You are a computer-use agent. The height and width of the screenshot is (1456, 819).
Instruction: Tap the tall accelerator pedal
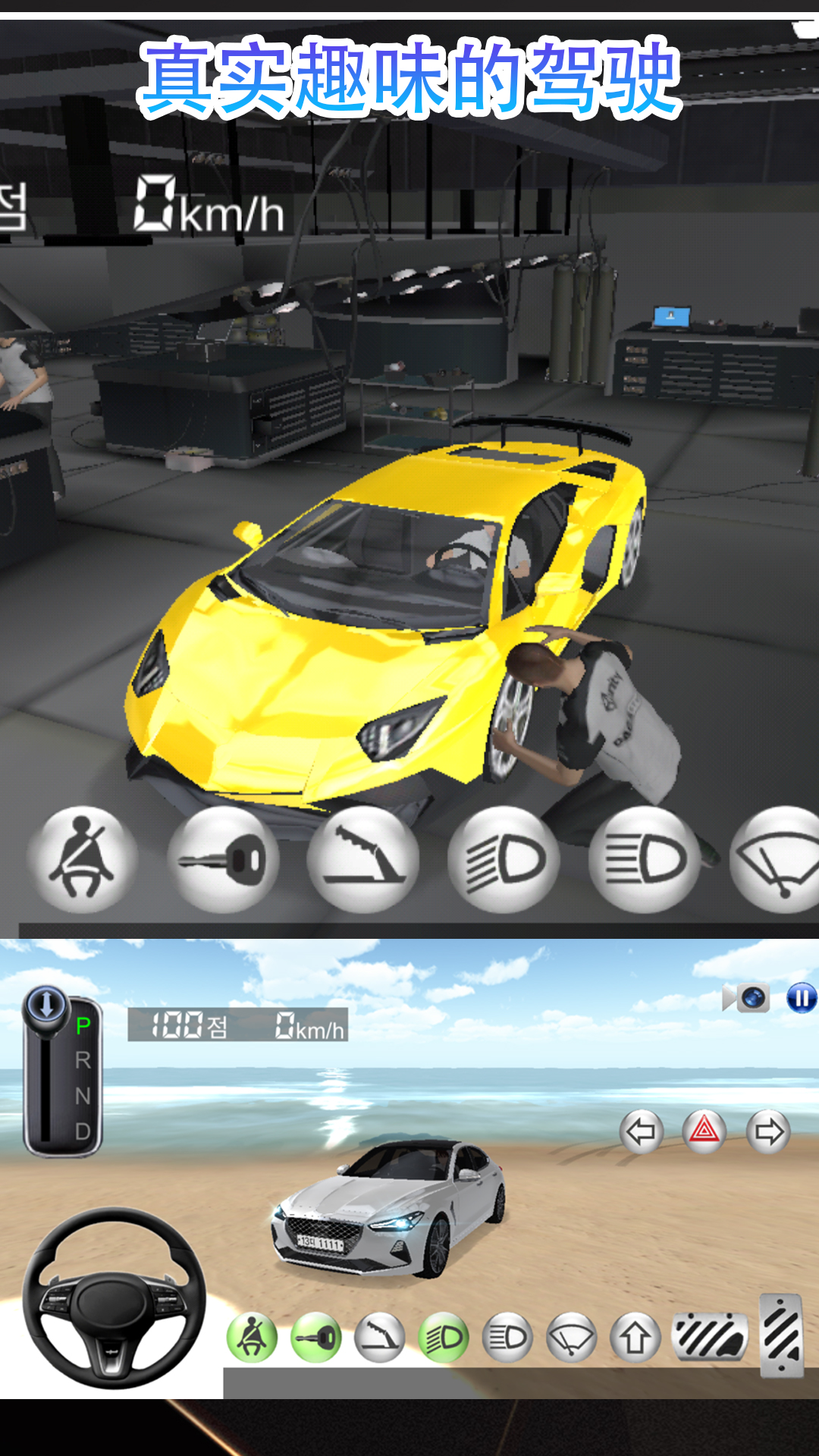pyautogui.click(x=781, y=1335)
